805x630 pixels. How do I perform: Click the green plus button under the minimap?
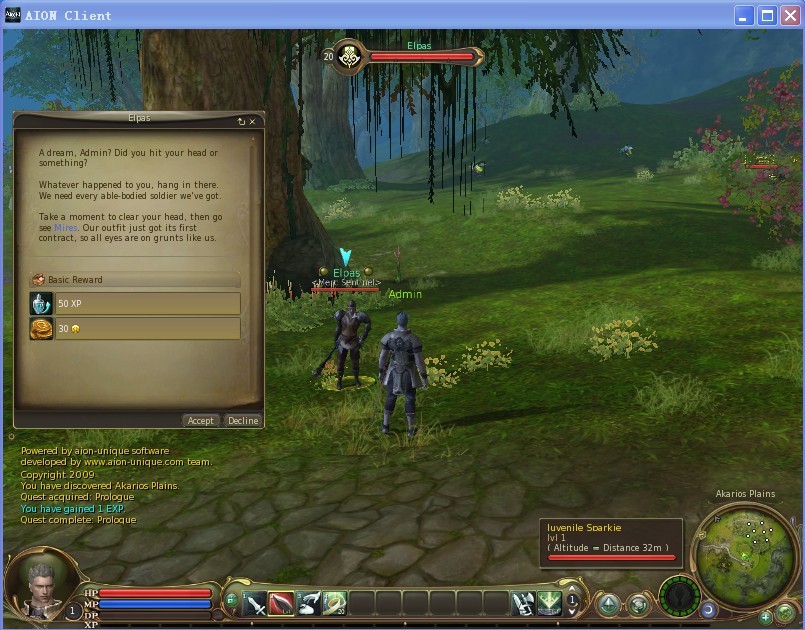[x=766, y=616]
